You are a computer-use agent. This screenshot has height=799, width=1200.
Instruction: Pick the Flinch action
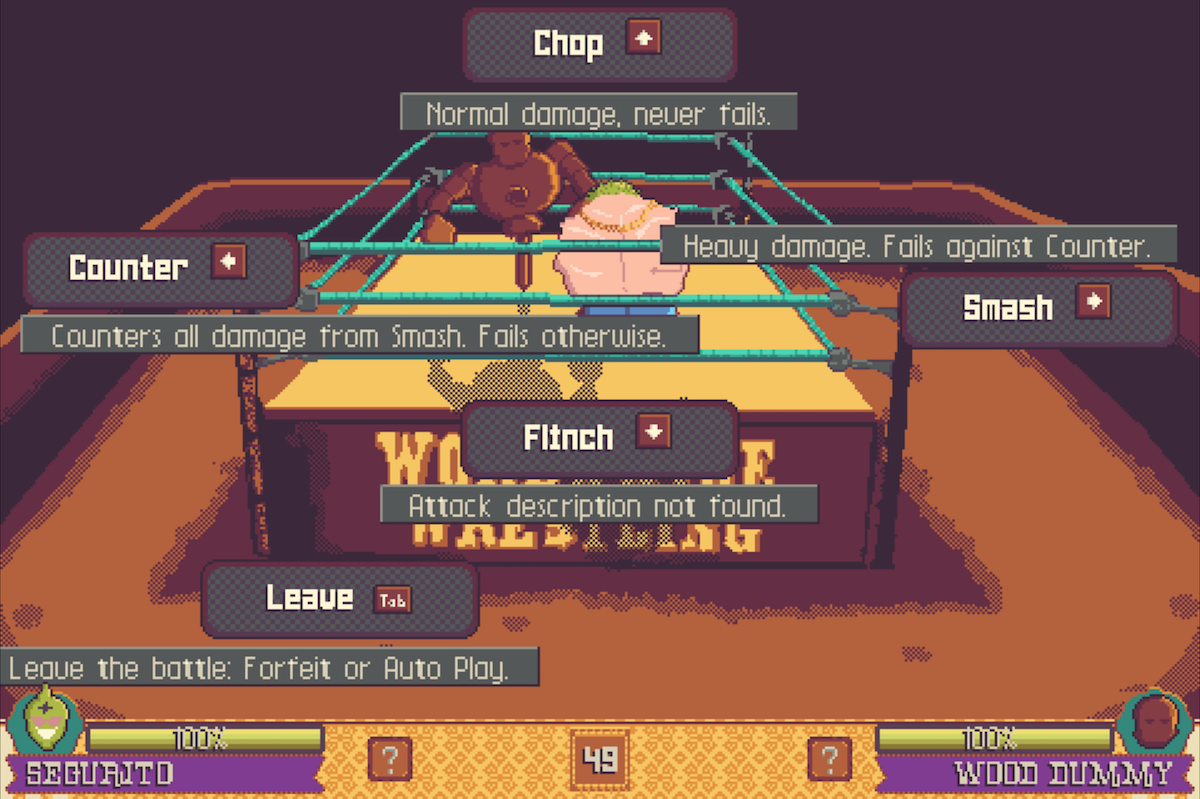[x=599, y=438]
